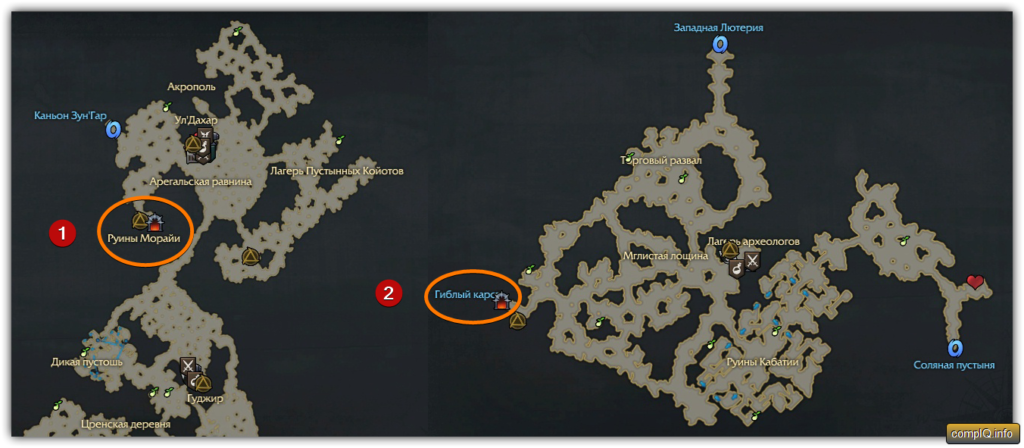1024x448 pixels.
Task: Select the Гуджир triport marker
Action: tap(203, 383)
